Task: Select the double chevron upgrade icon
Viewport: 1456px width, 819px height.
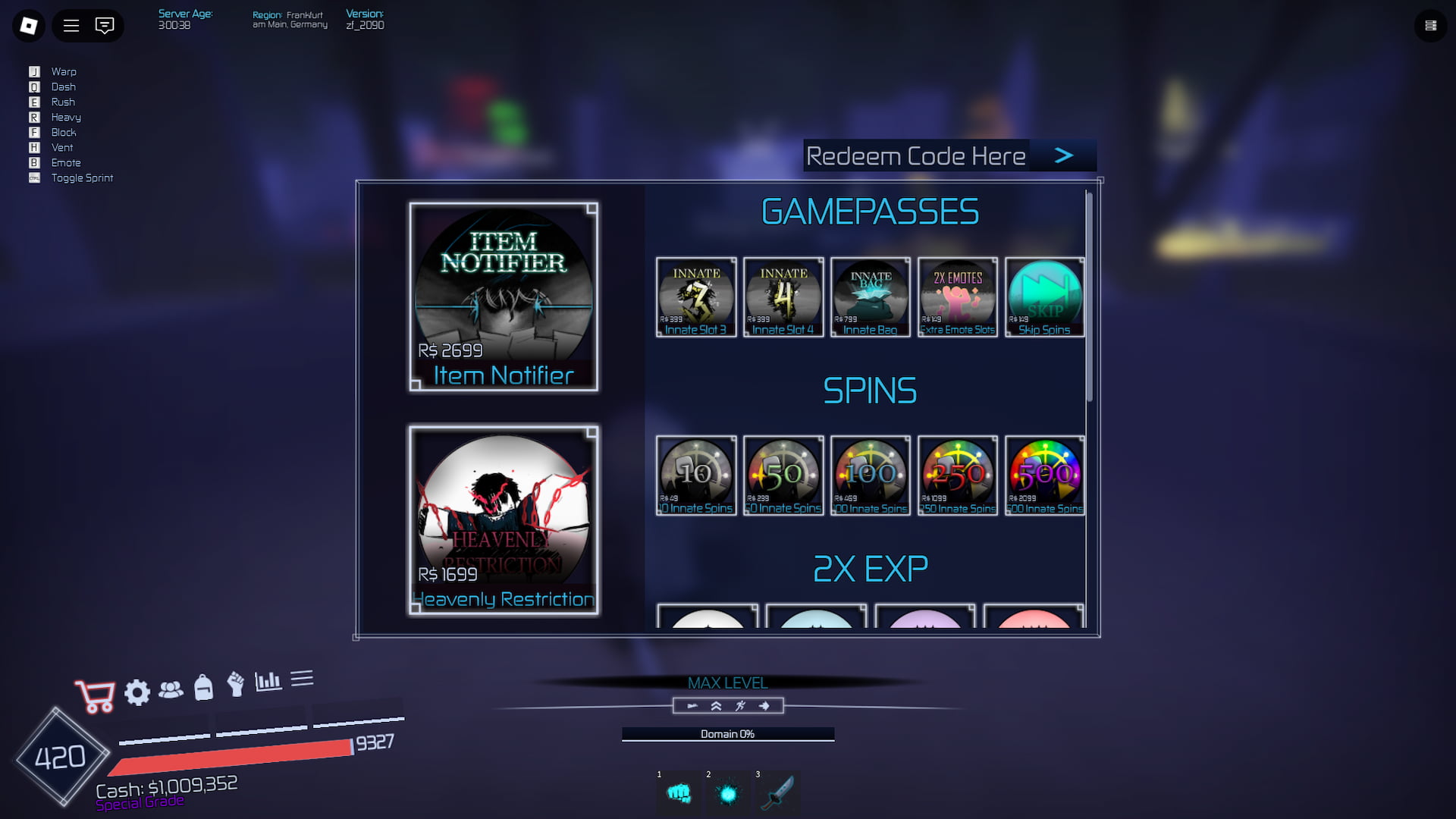Action: click(715, 706)
